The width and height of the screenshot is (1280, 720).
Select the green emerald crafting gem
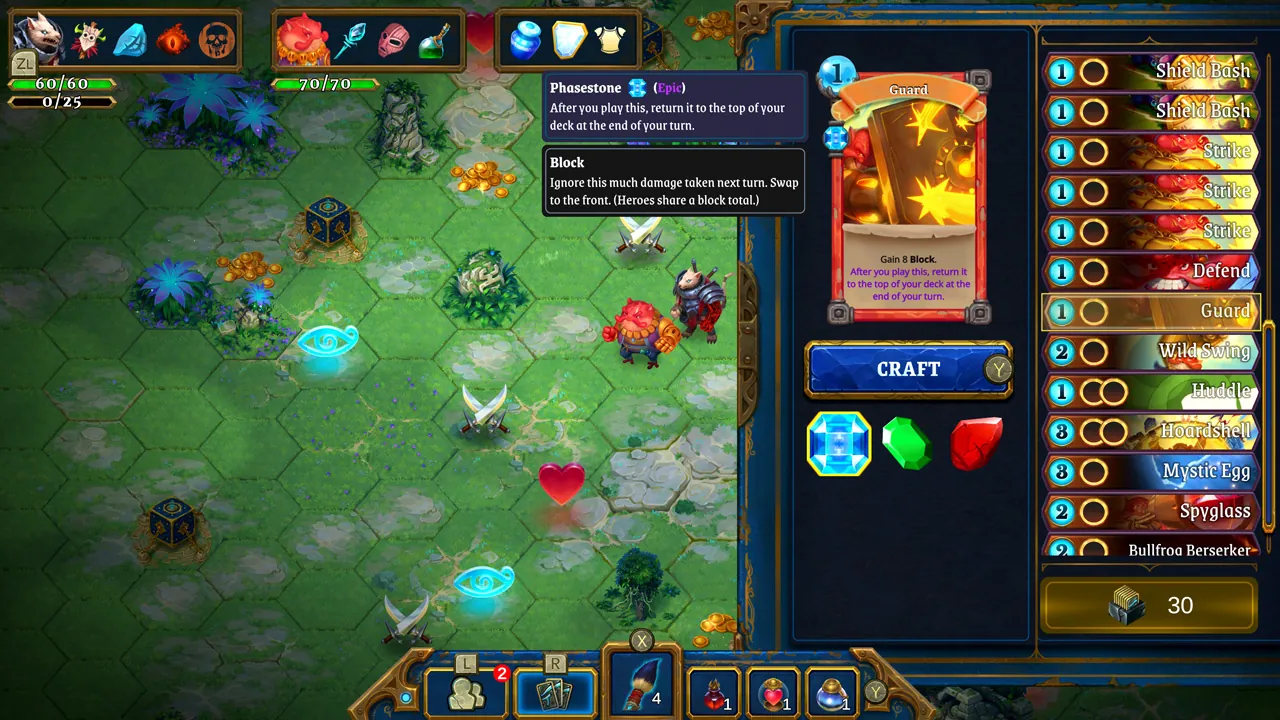pos(907,443)
